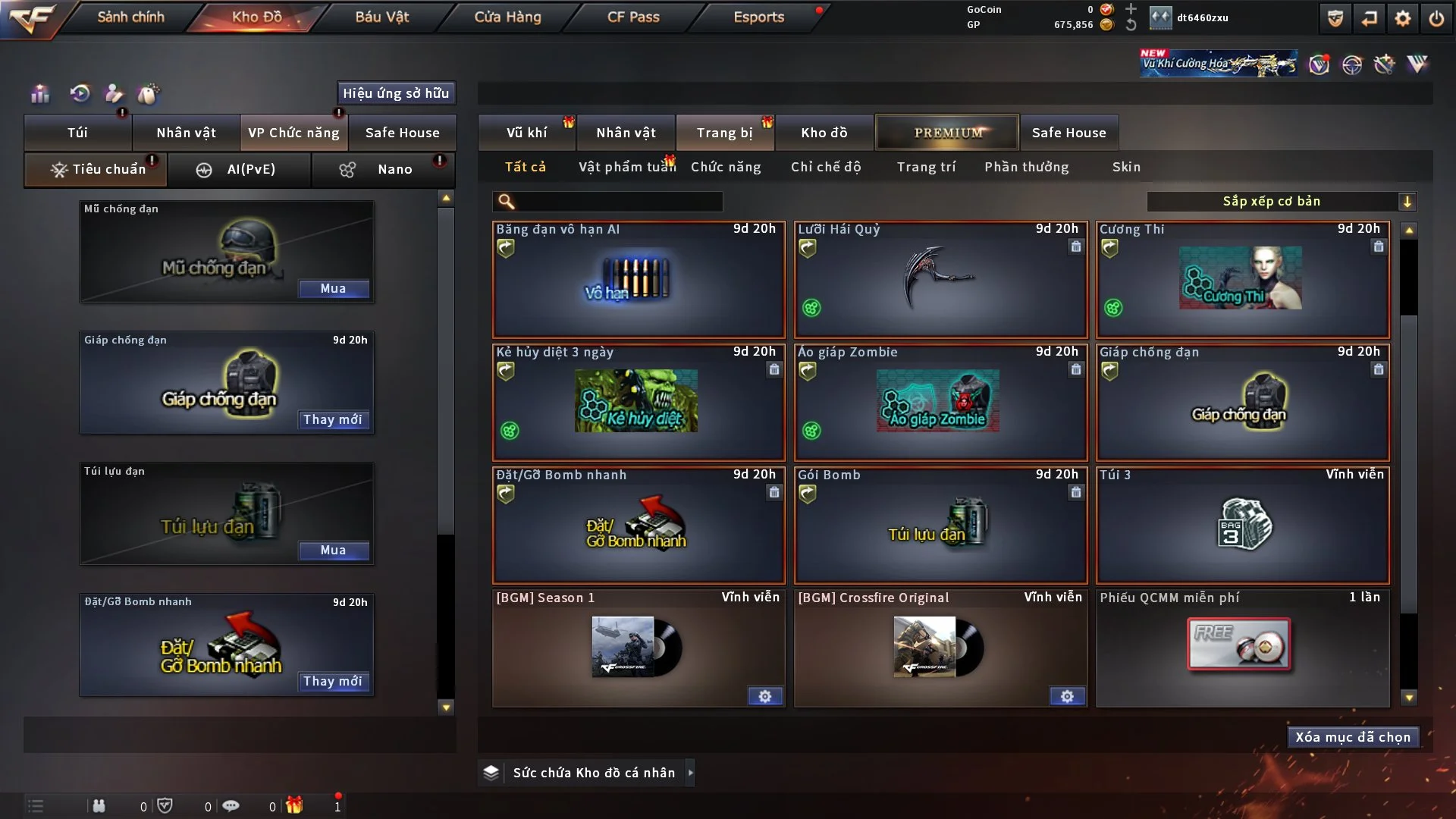Buy the Mũ chống đạn helmet
This screenshot has width=1456, height=819.
click(x=333, y=289)
